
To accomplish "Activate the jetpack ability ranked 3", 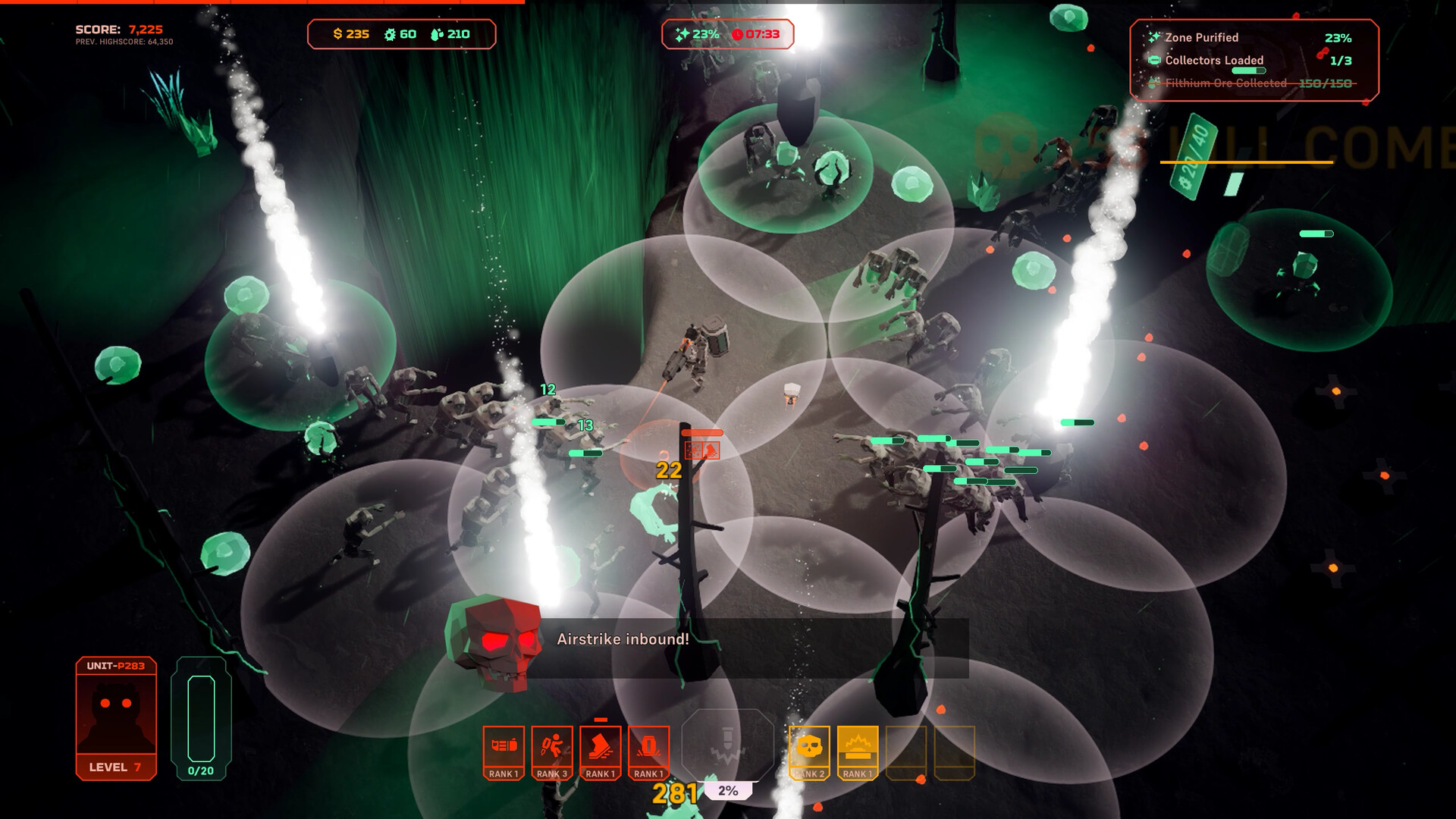I will tap(552, 752).
